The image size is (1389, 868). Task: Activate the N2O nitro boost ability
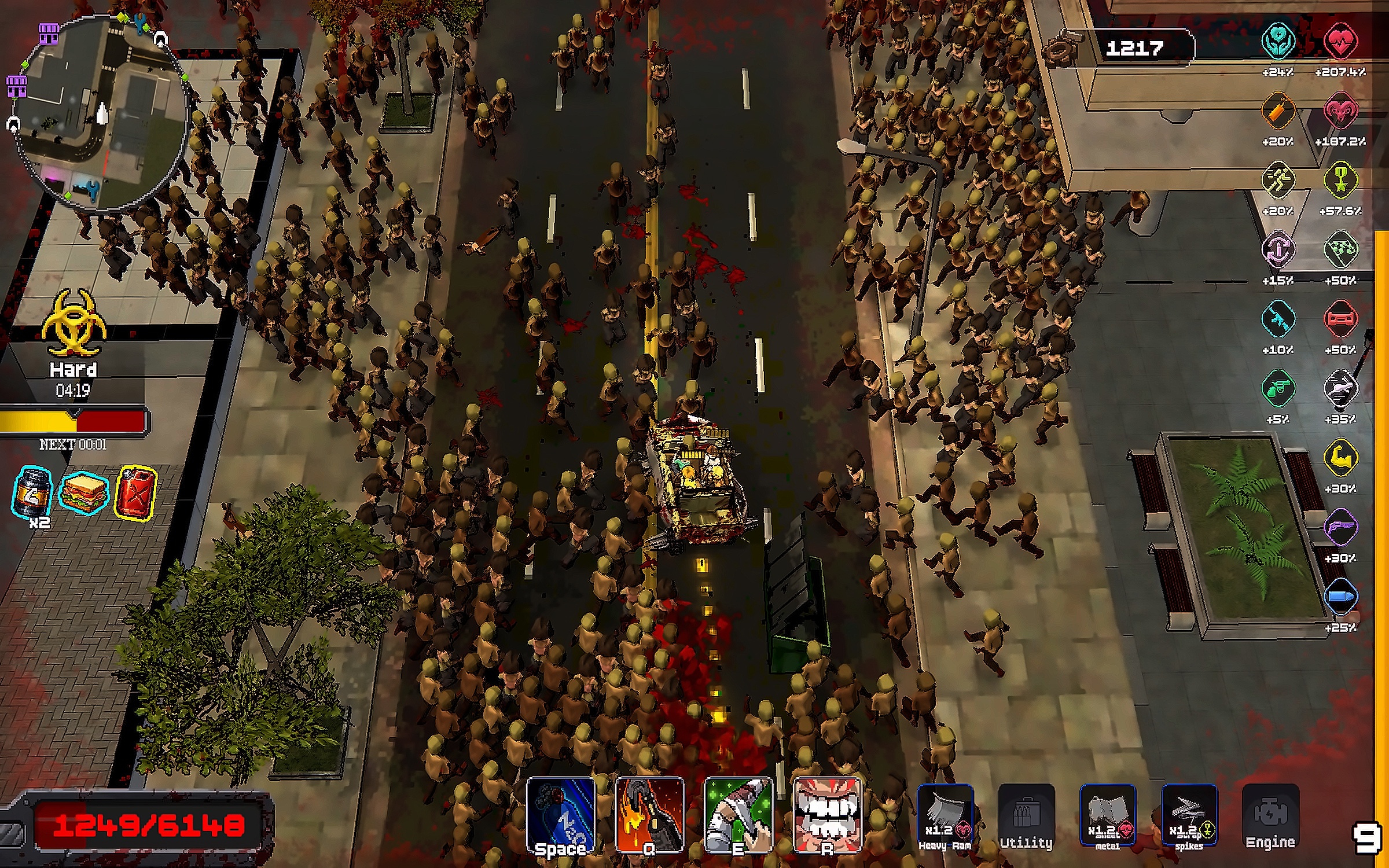(x=561, y=815)
